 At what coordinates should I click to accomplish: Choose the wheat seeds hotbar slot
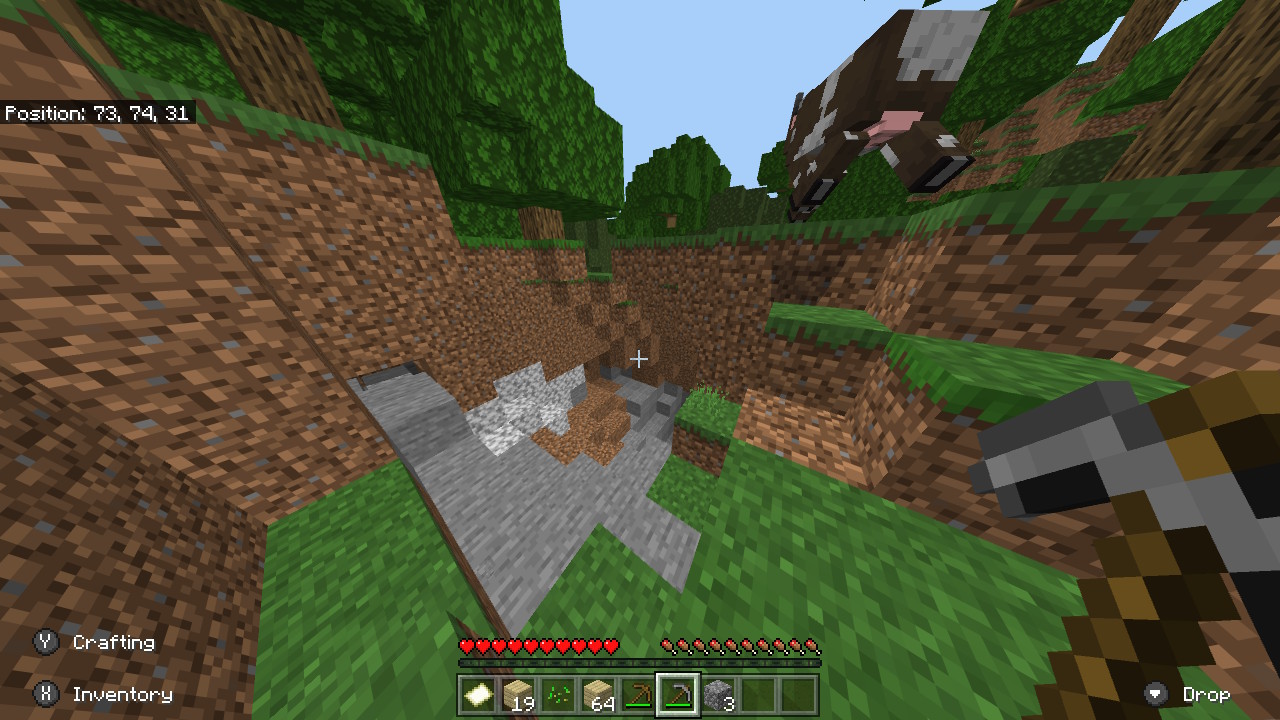point(558,695)
